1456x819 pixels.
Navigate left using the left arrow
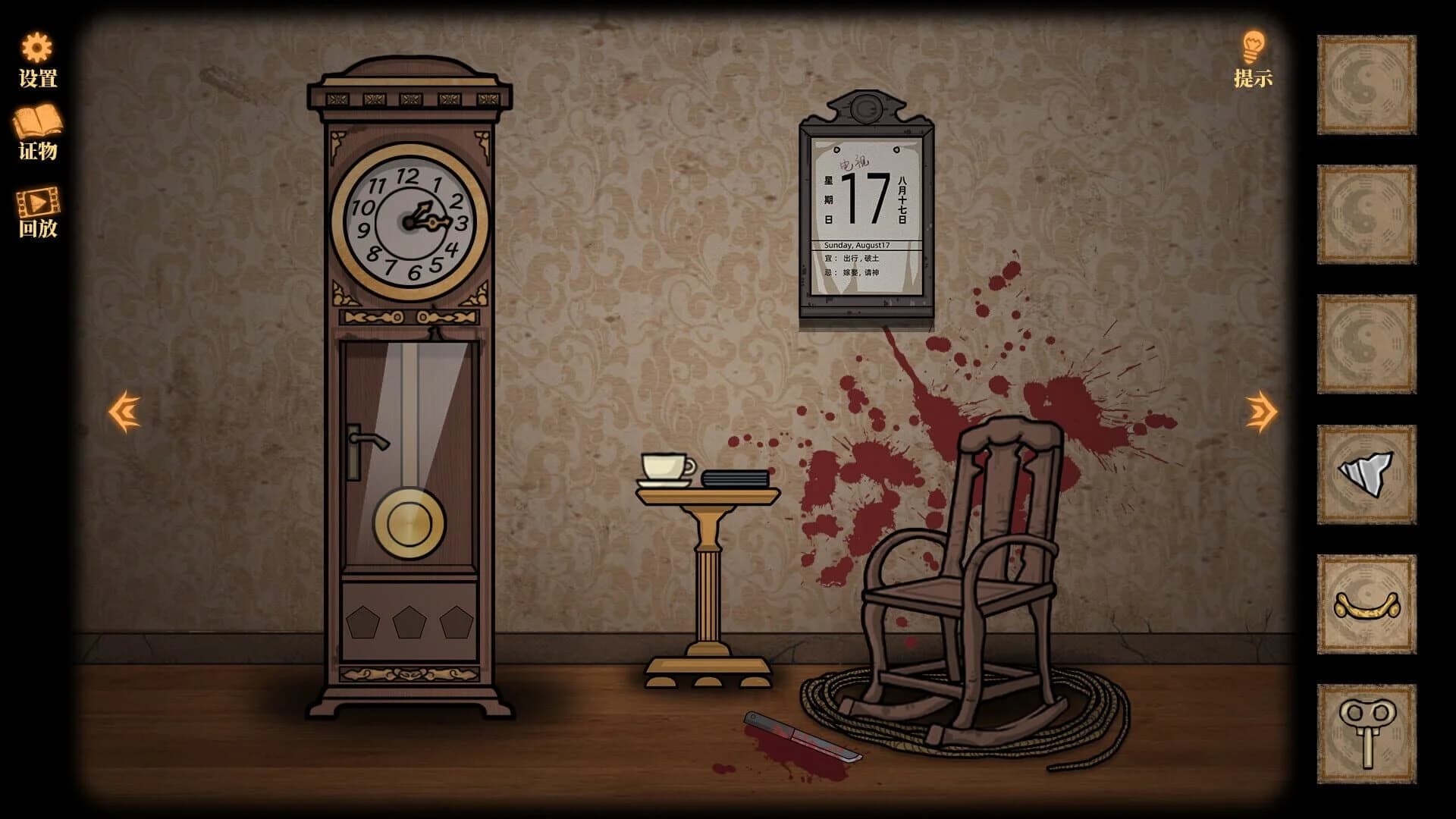(124, 410)
